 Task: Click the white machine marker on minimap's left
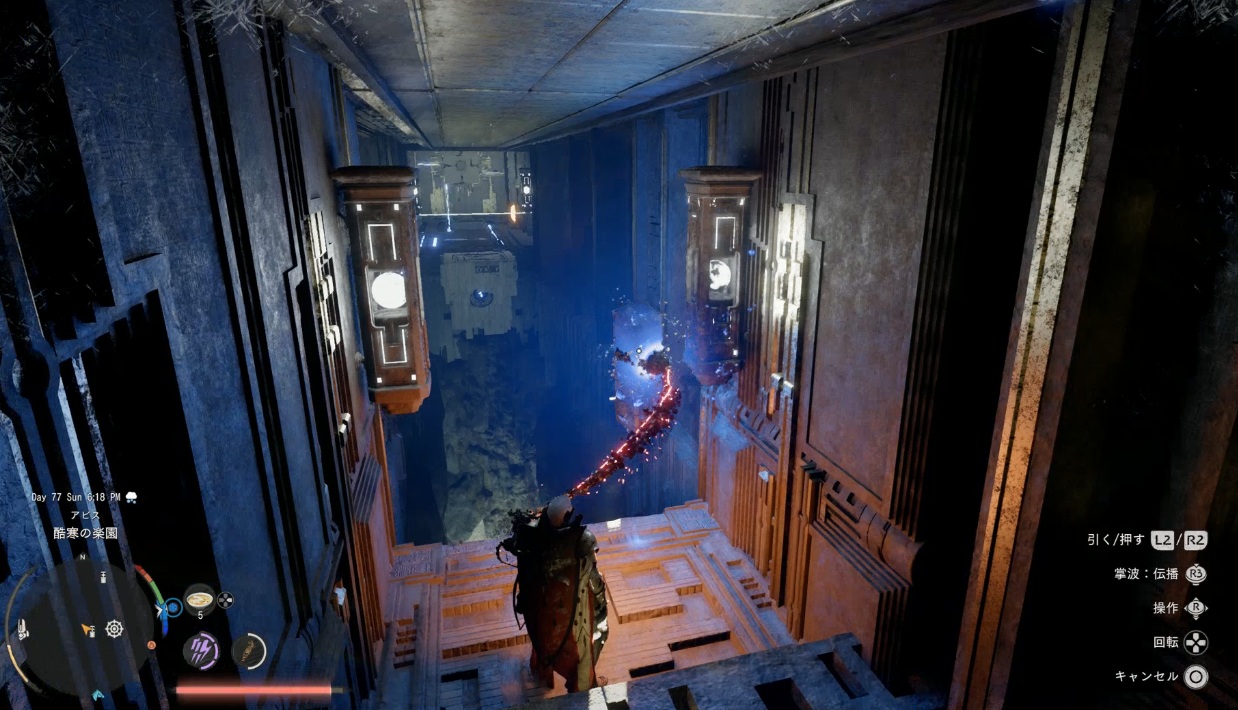(x=22, y=631)
